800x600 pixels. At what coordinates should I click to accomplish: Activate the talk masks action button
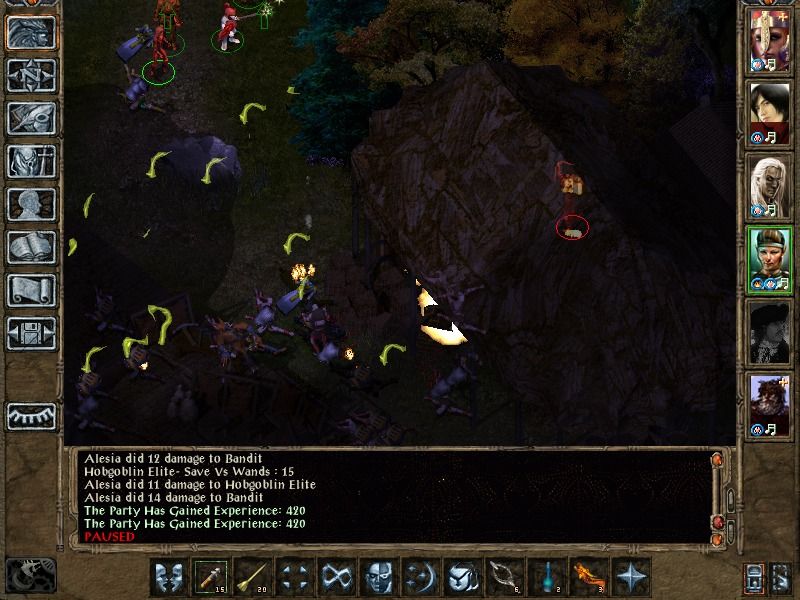[x=170, y=577]
